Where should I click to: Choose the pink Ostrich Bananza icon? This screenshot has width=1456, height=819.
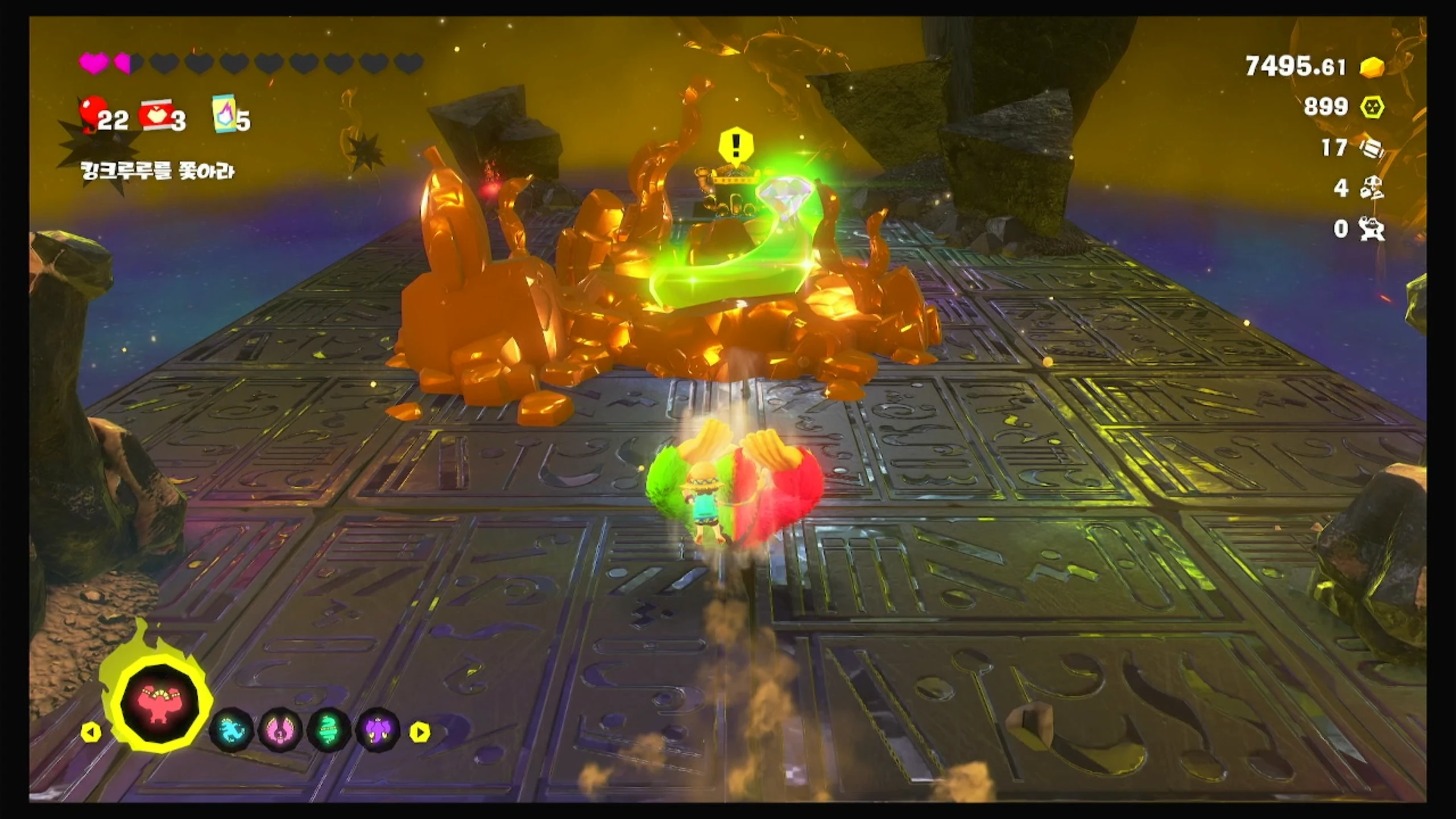pos(281,731)
